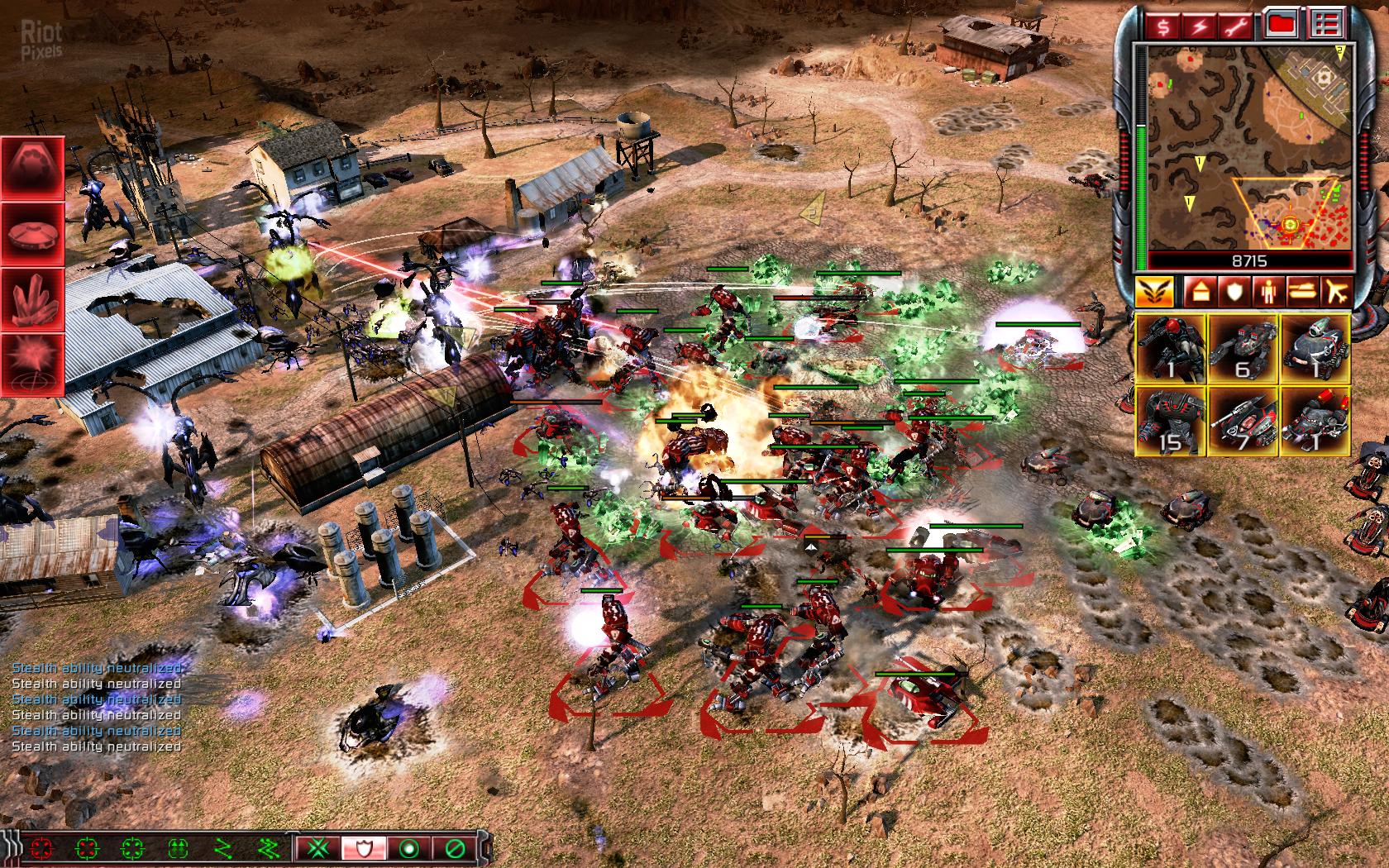Viewport: 1389px width, 868px height.
Task: Select the golden wings rank tab
Action: 1154,291
